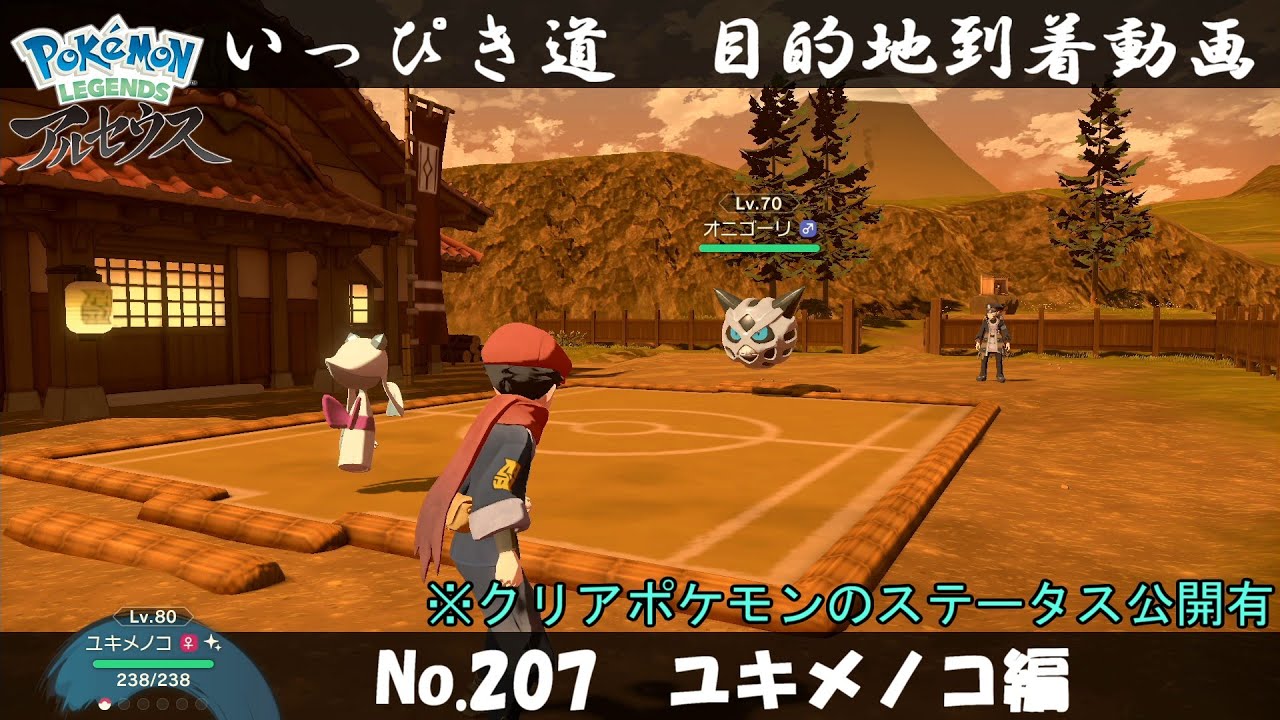Click the Lv.80 level badge above ユキメノコ
1280x720 pixels.
(153, 617)
